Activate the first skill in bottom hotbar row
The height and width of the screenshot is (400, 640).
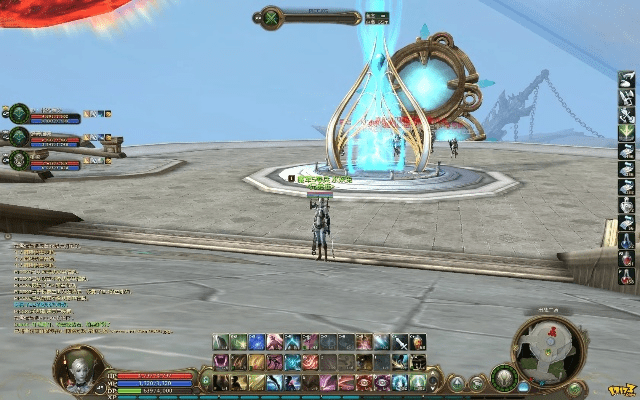point(220,382)
